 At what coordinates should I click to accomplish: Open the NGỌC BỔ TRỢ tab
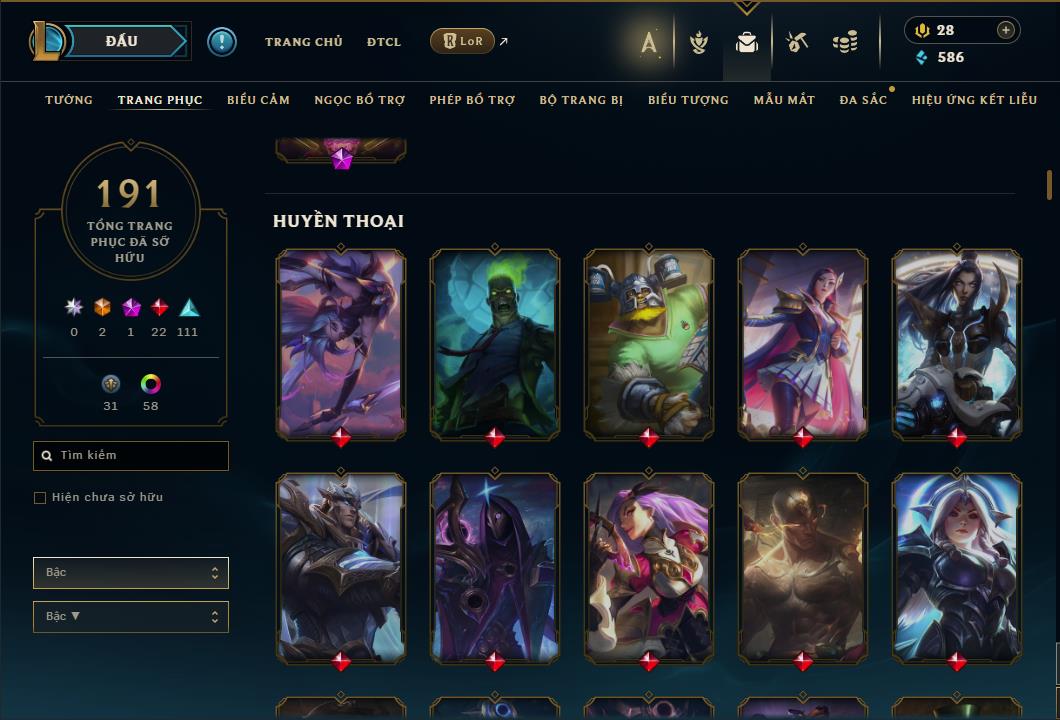pyautogui.click(x=360, y=100)
